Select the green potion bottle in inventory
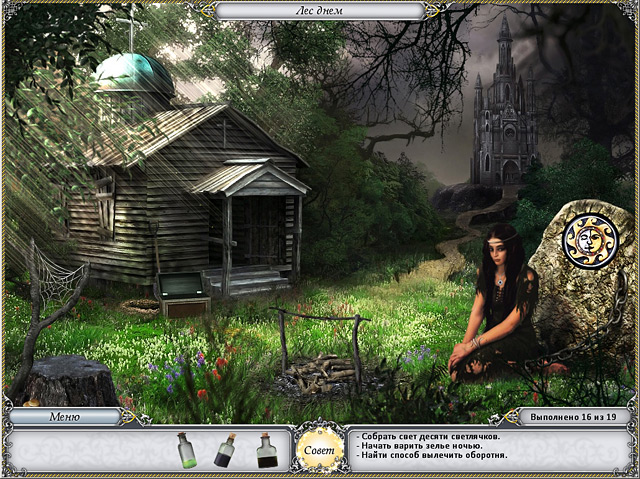The image size is (640, 479). pyautogui.click(x=186, y=451)
